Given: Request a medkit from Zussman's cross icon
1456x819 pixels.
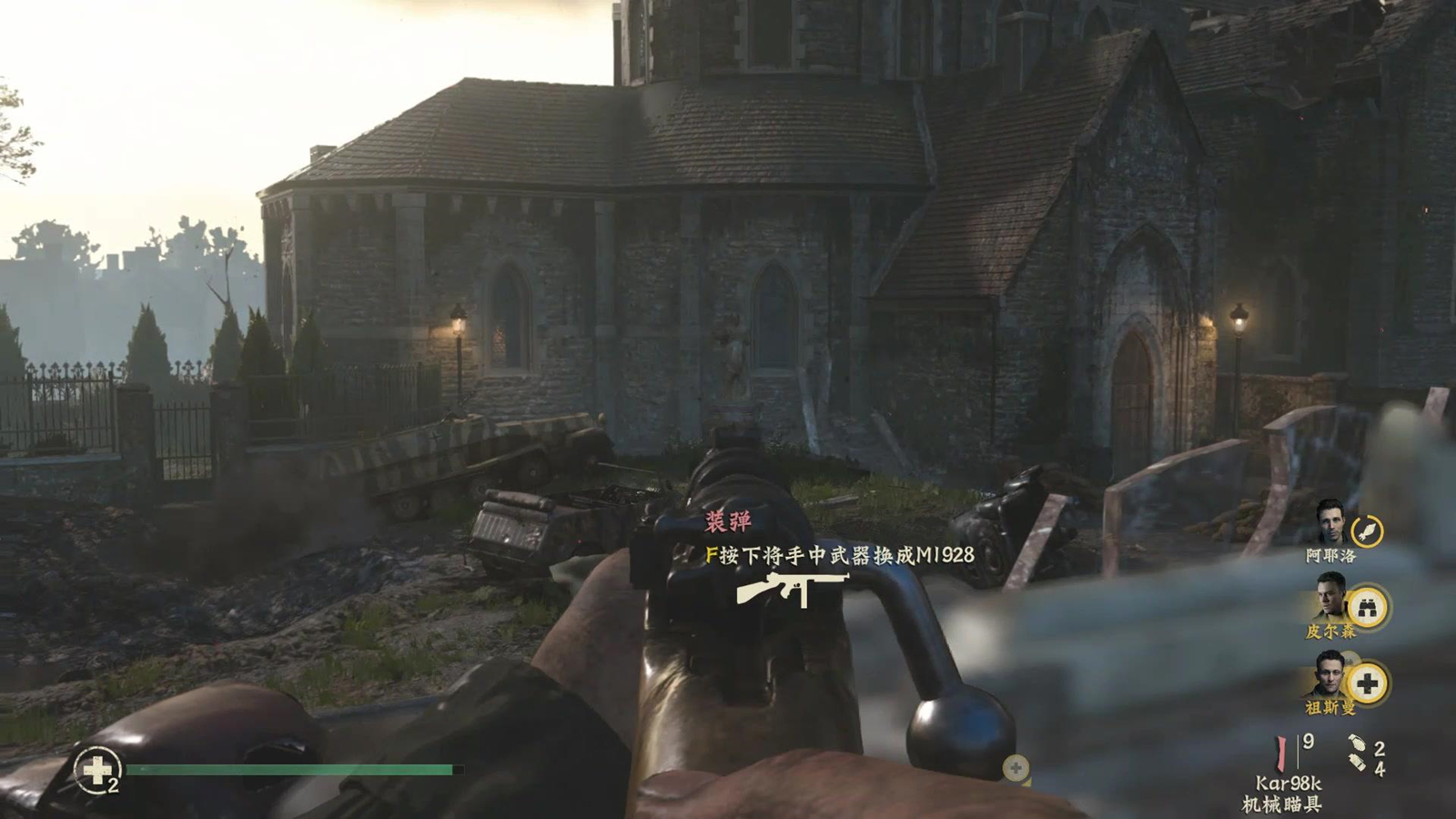Looking at the screenshot, I should [1367, 683].
